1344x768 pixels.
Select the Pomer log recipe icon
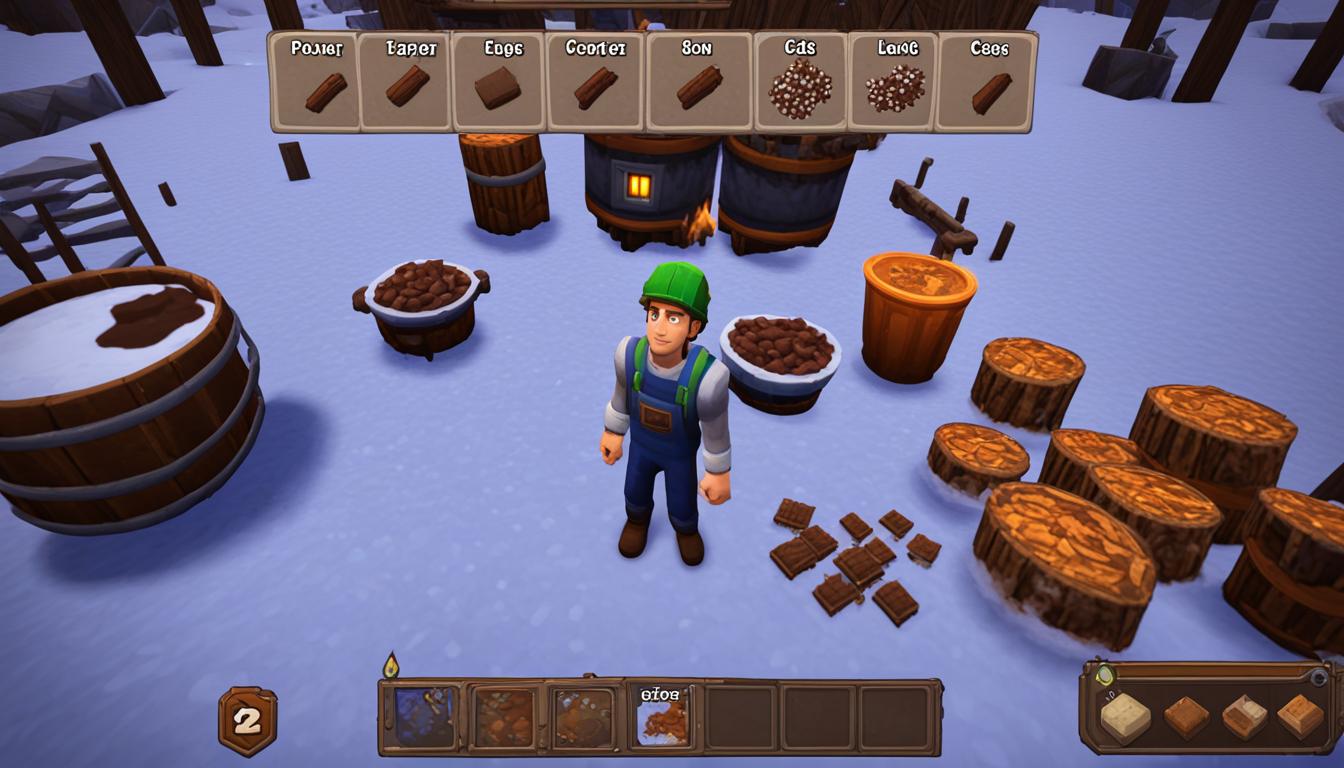pos(313,85)
